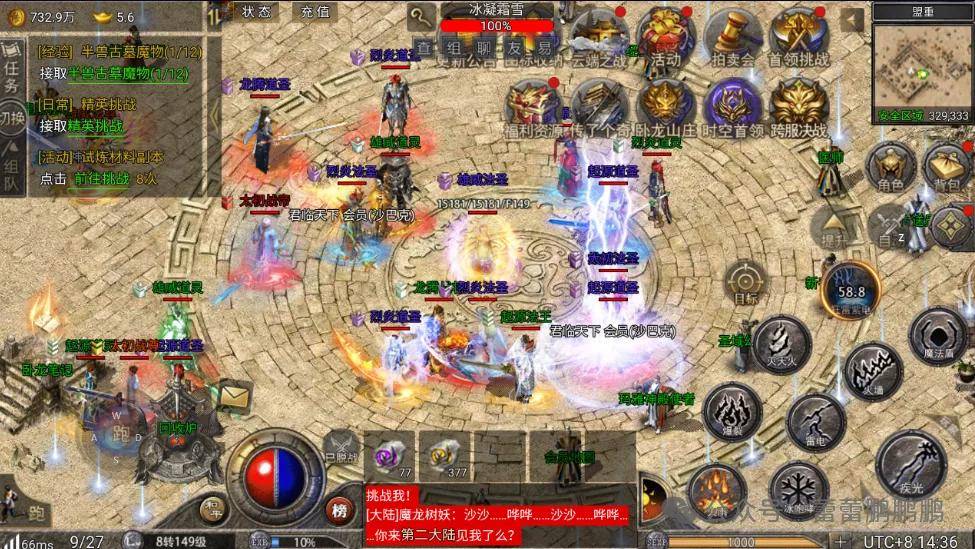Viewport: 975px width, 549px height.
Task: Open the 首领挑战 boss challenge icon
Action: pyautogui.click(x=798, y=38)
